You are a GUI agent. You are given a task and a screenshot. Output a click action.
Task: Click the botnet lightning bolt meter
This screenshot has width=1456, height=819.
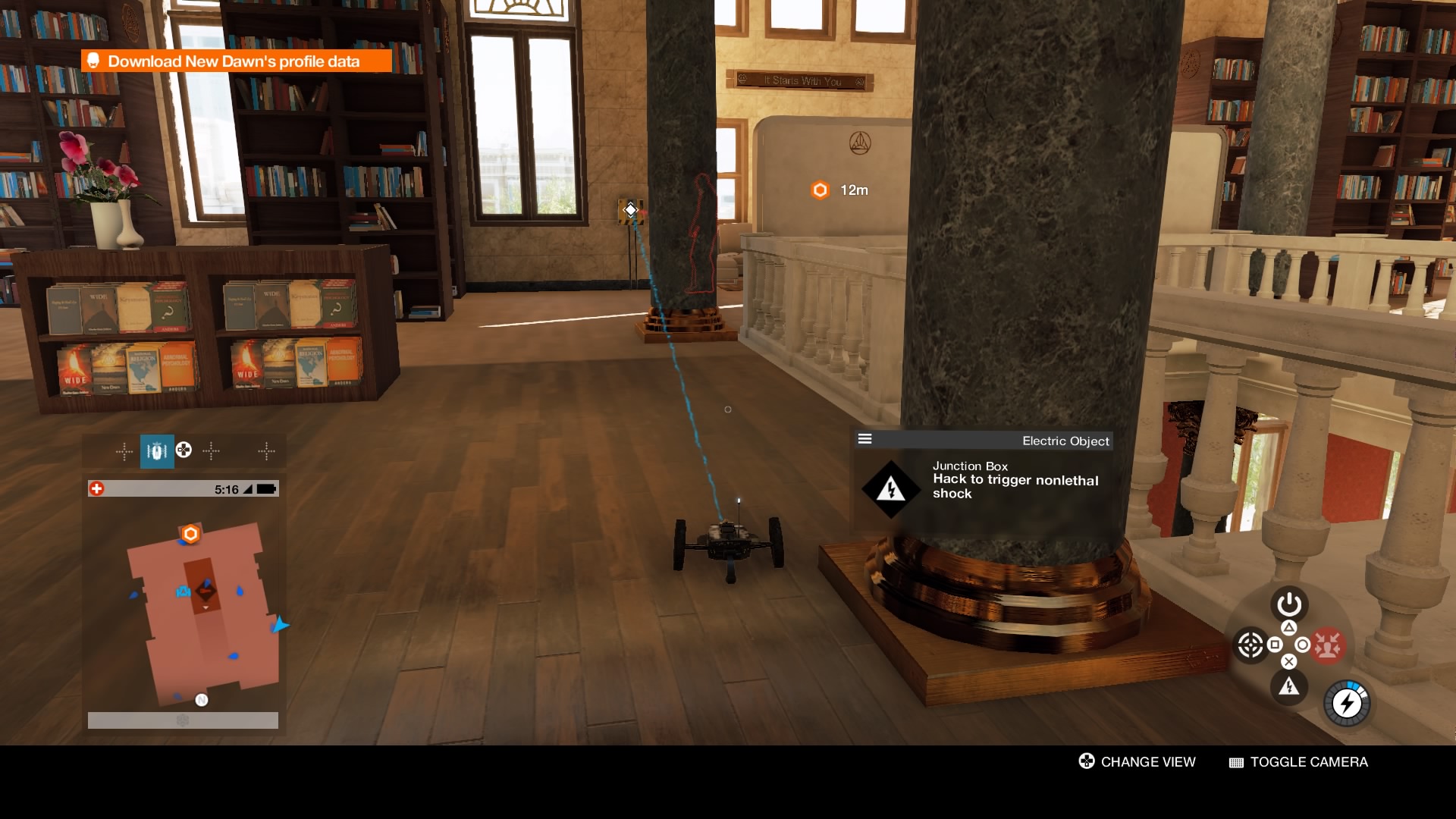tap(1347, 704)
